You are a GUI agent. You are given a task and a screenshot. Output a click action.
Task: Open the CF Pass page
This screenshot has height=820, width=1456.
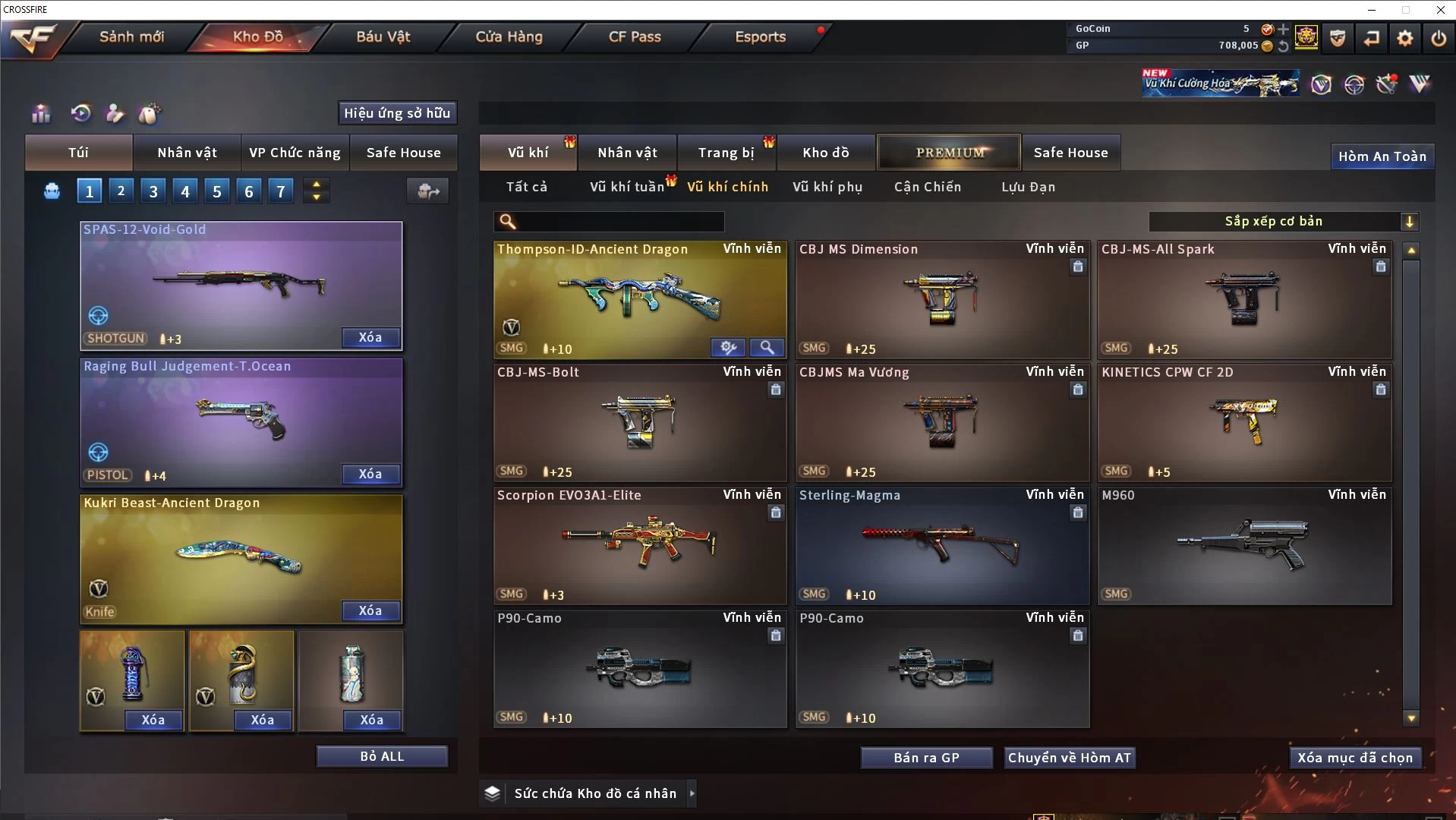(635, 36)
